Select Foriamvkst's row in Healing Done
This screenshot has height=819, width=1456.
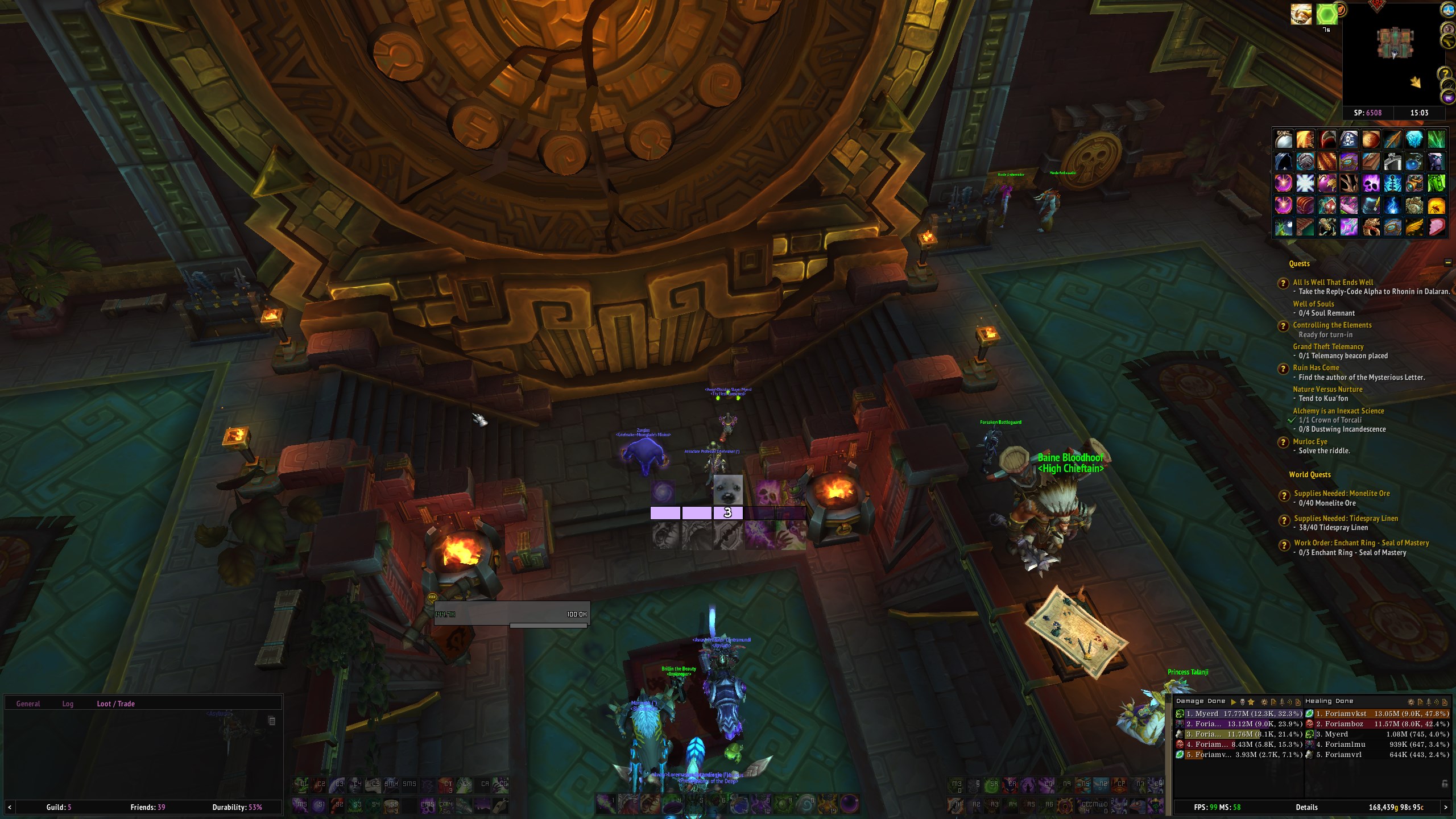(x=1377, y=714)
